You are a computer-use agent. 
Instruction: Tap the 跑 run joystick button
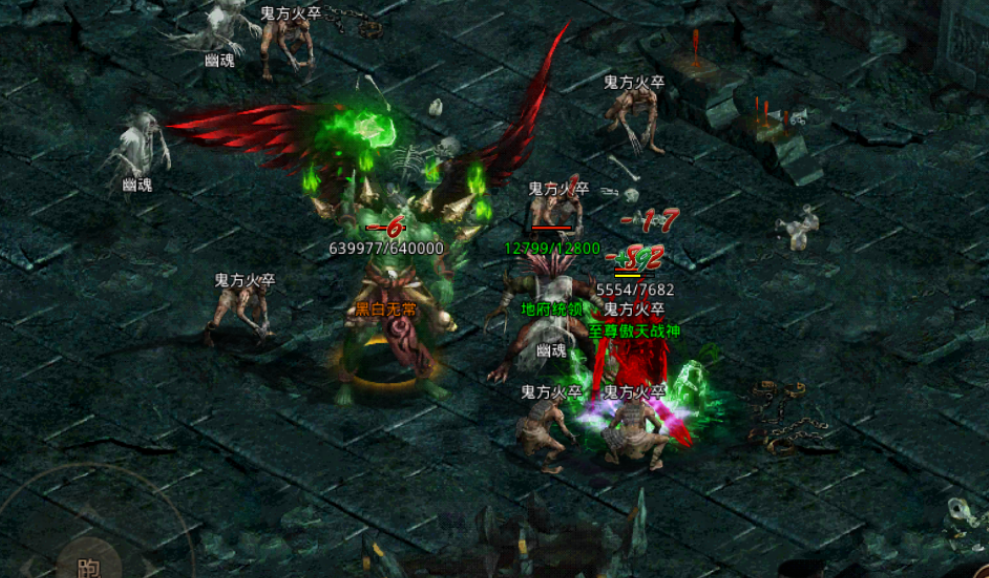[88, 563]
